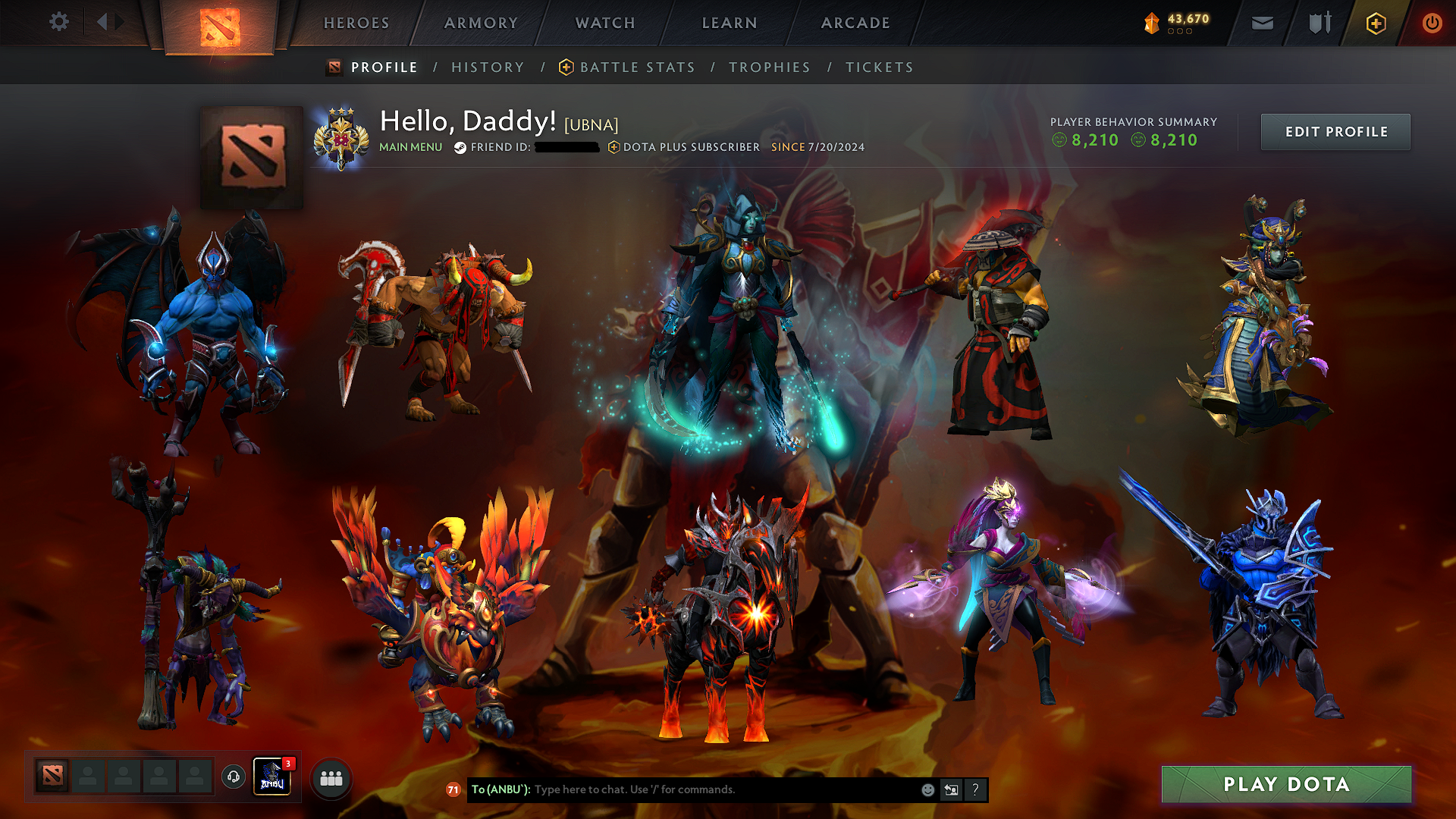Open the emoticon picker in the chat bar
This screenshot has width=1456, height=819.
click(927, 789)
